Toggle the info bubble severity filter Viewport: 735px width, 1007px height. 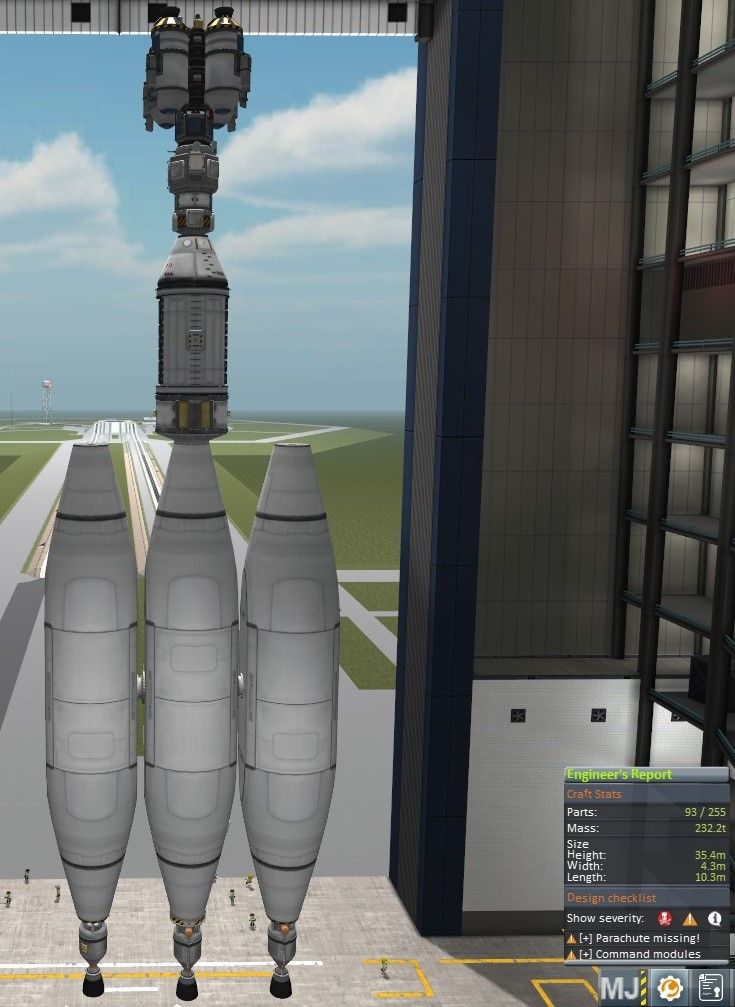pos(715,918)
